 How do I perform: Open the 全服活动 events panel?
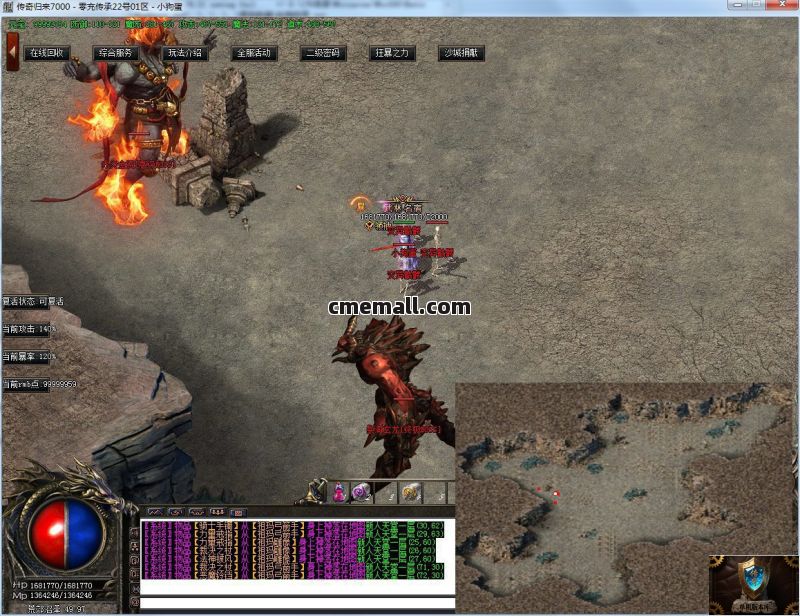(x=254, y=53)
